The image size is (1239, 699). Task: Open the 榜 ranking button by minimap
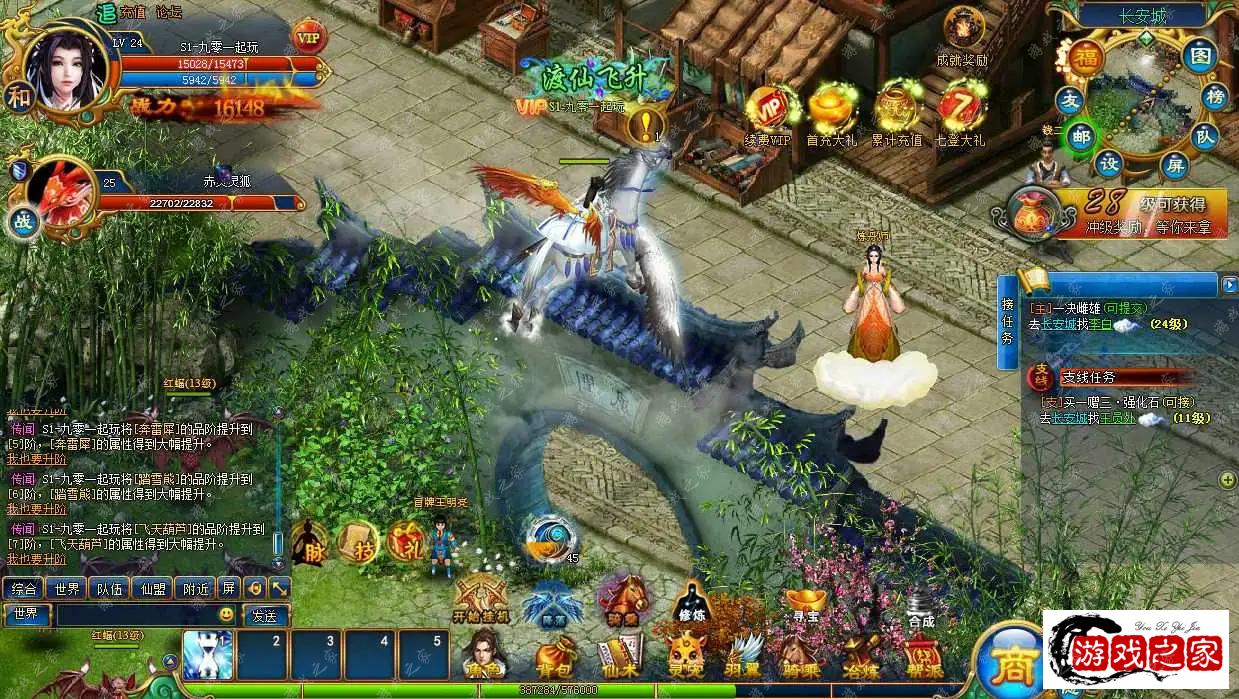(x=1216, y=97)
